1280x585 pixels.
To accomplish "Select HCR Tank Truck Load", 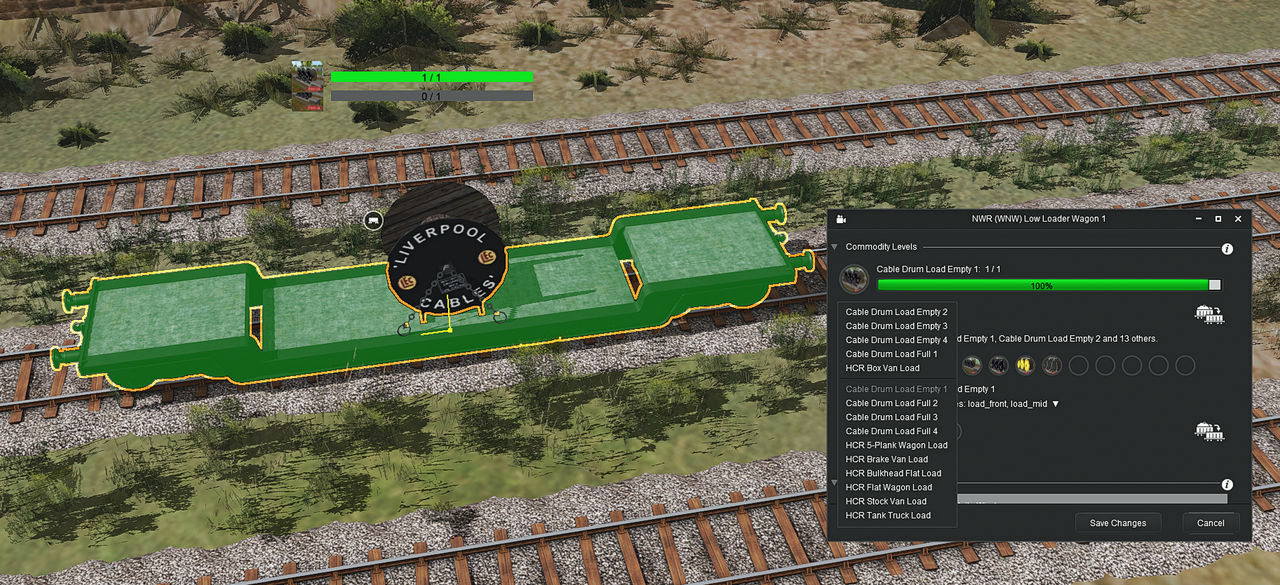I will click(888, 515).
